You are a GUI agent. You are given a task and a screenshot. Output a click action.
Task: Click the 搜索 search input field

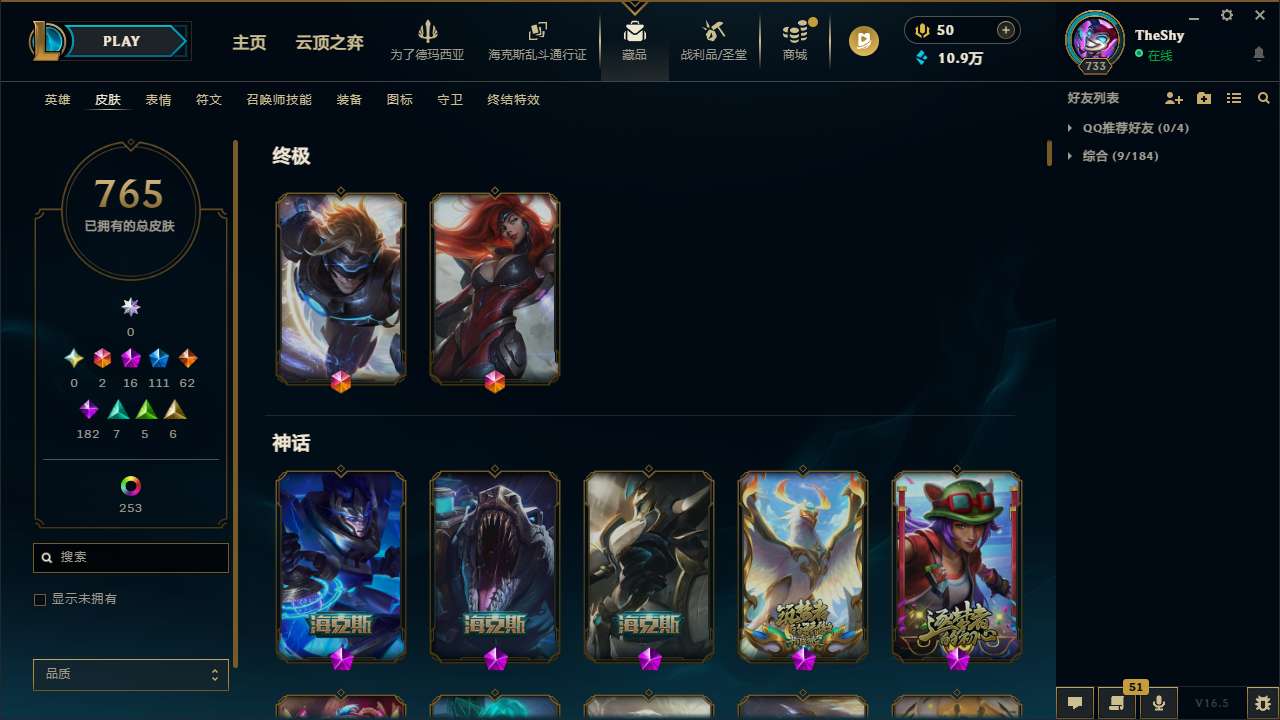pos(130,557)
